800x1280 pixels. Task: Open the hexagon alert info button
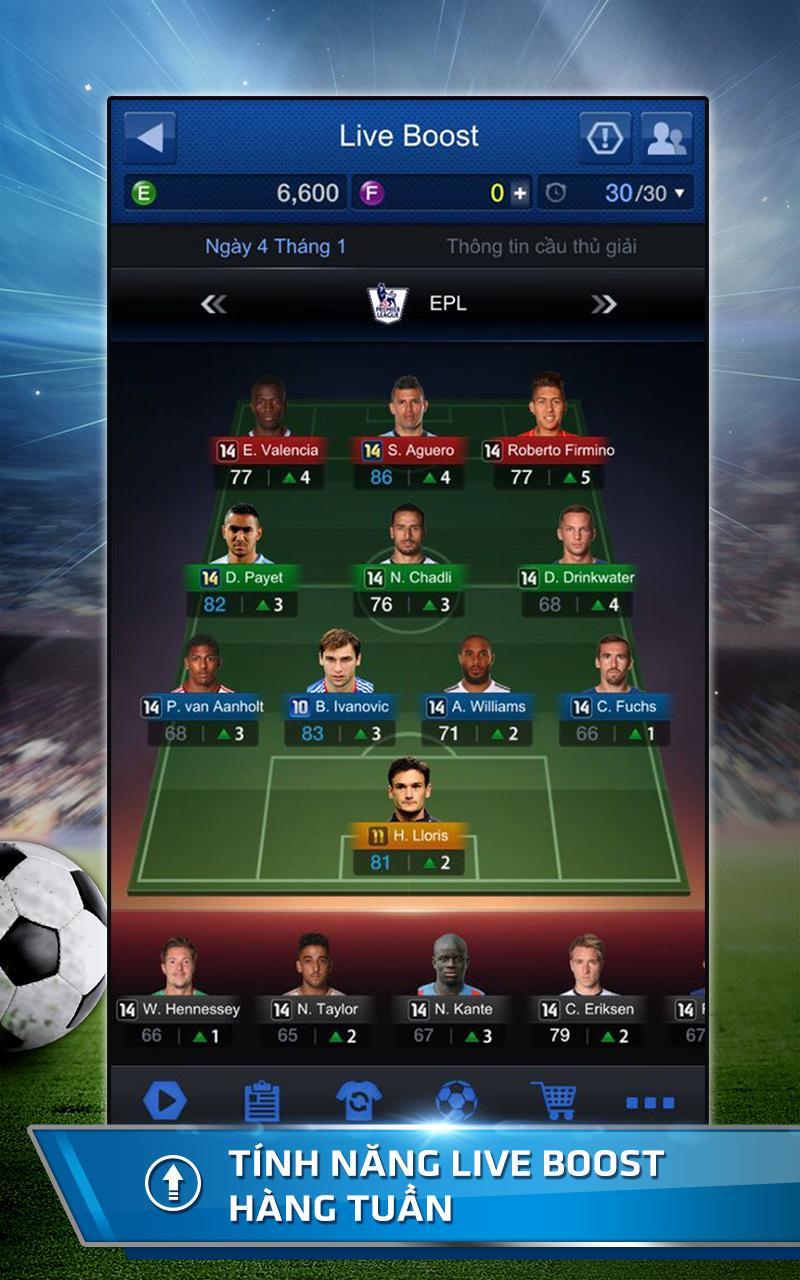click(x=604, y=138)
